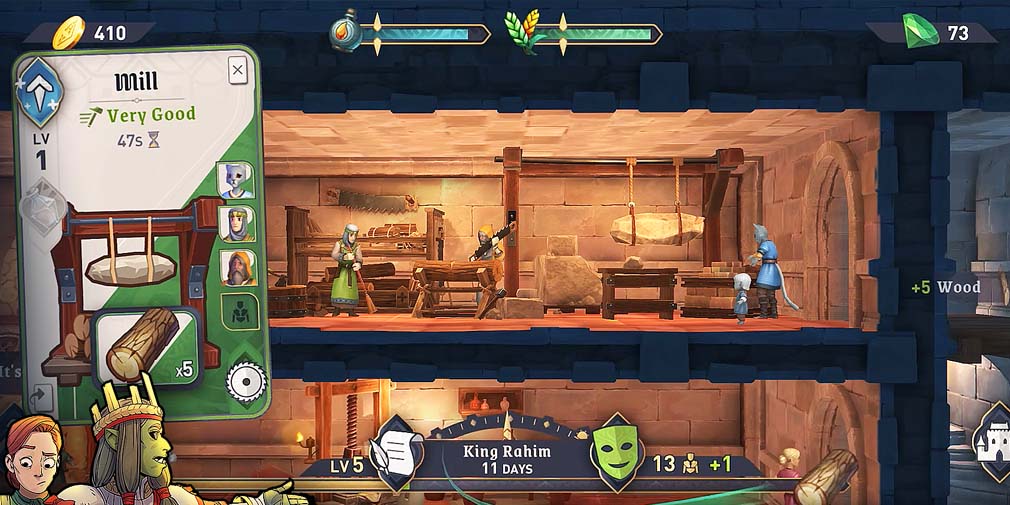The image size is (1010, 505).
Task: Click the green mask happiness icon
Action: tap(615, 453)
